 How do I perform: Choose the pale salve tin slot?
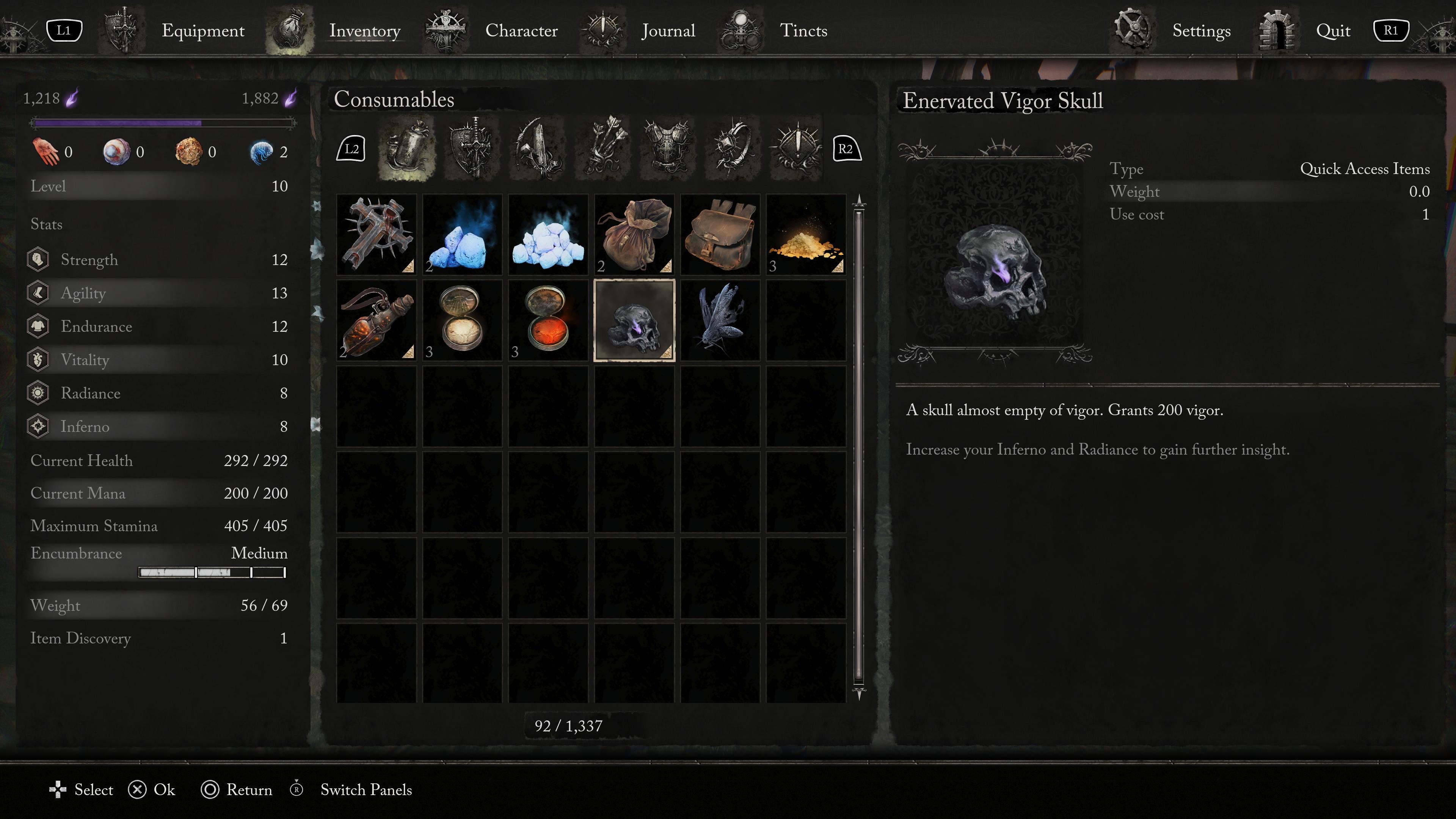[x=462, y=320]
